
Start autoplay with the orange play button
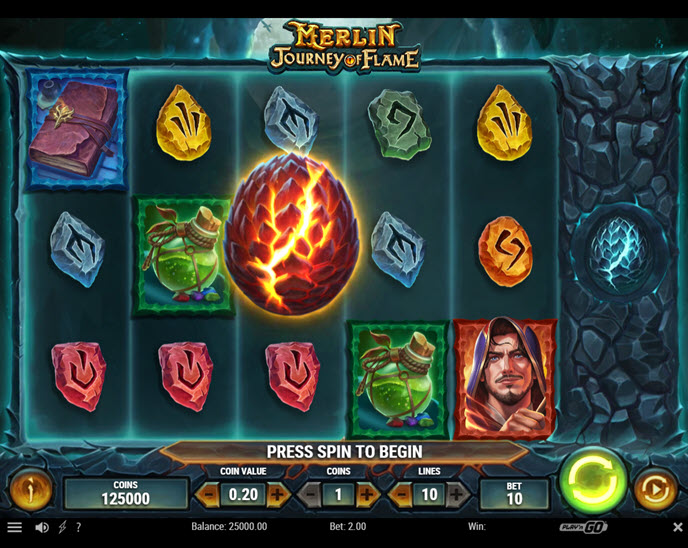[655, 491]
